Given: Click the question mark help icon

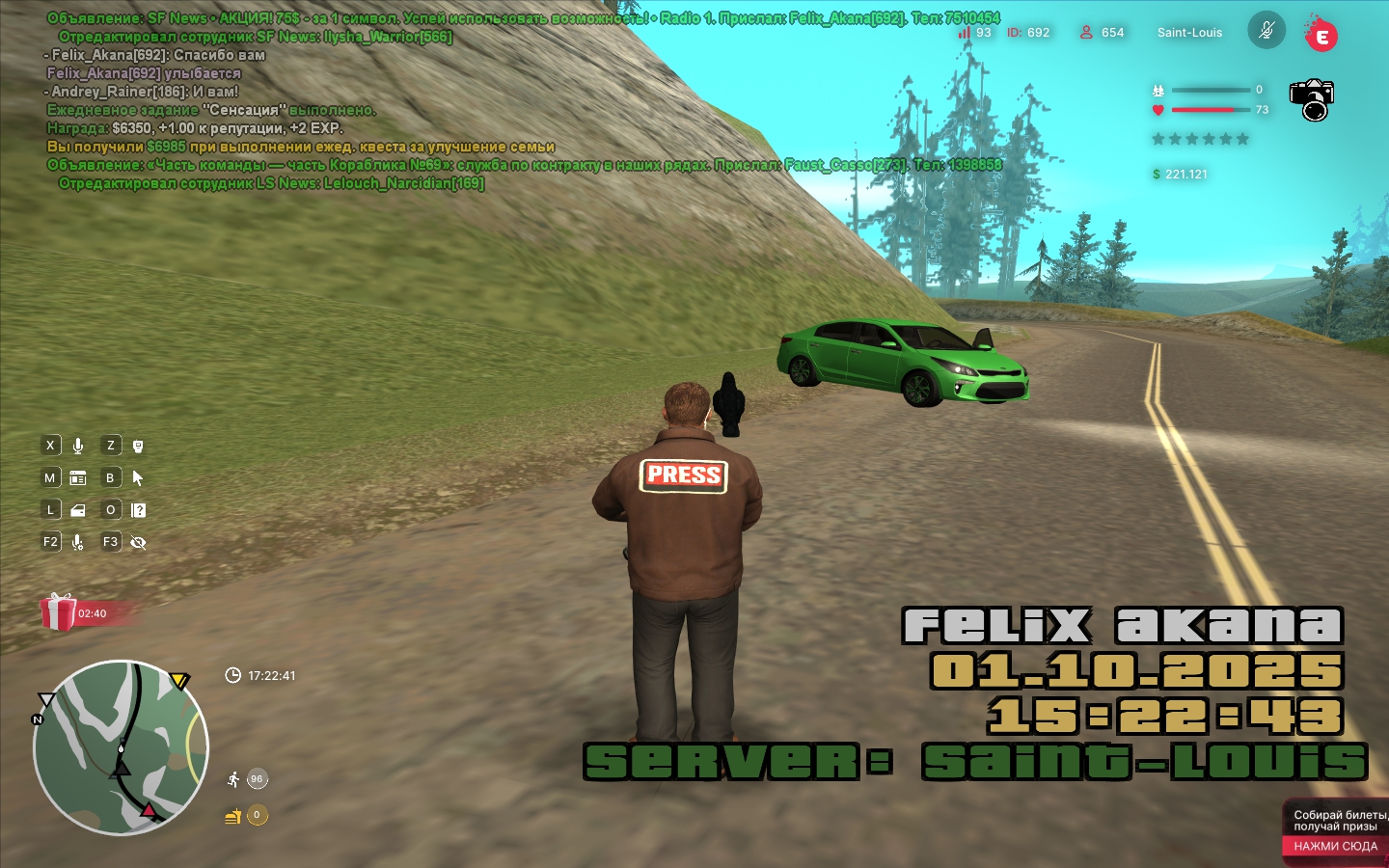Looking at the screenshot, I should [x=138, y=510].
